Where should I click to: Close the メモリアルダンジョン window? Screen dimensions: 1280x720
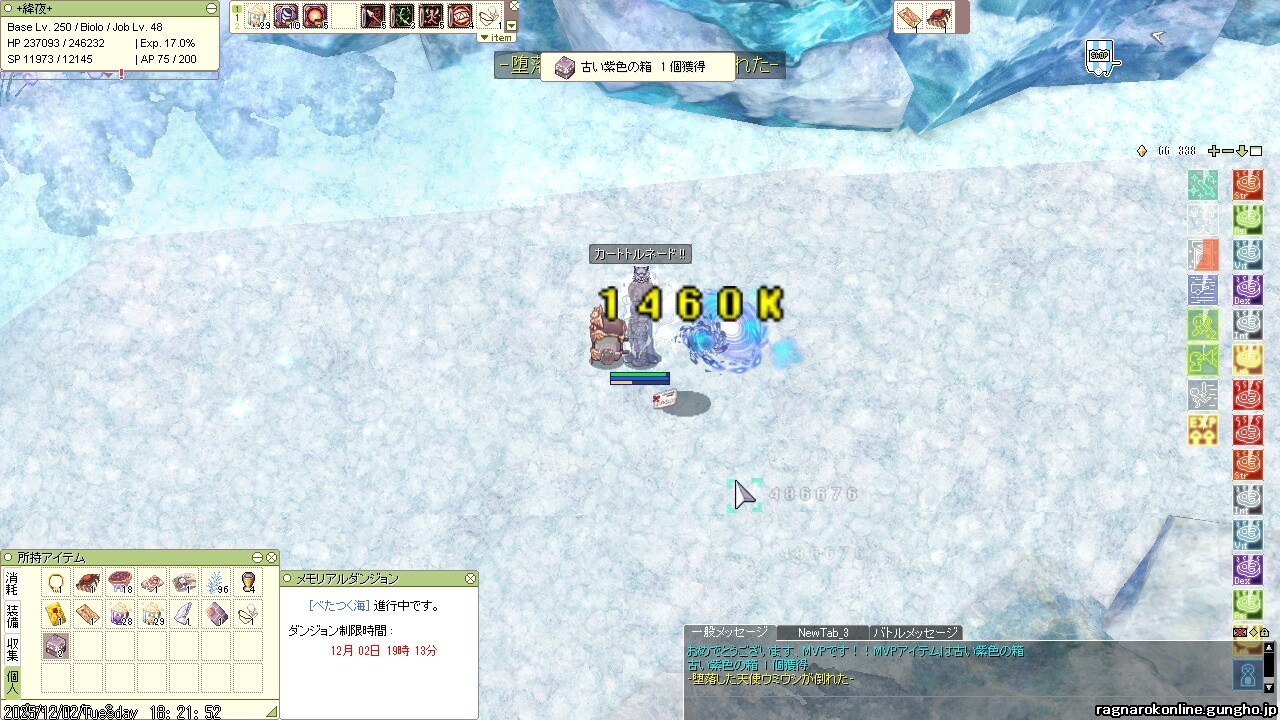click(470, 579)
